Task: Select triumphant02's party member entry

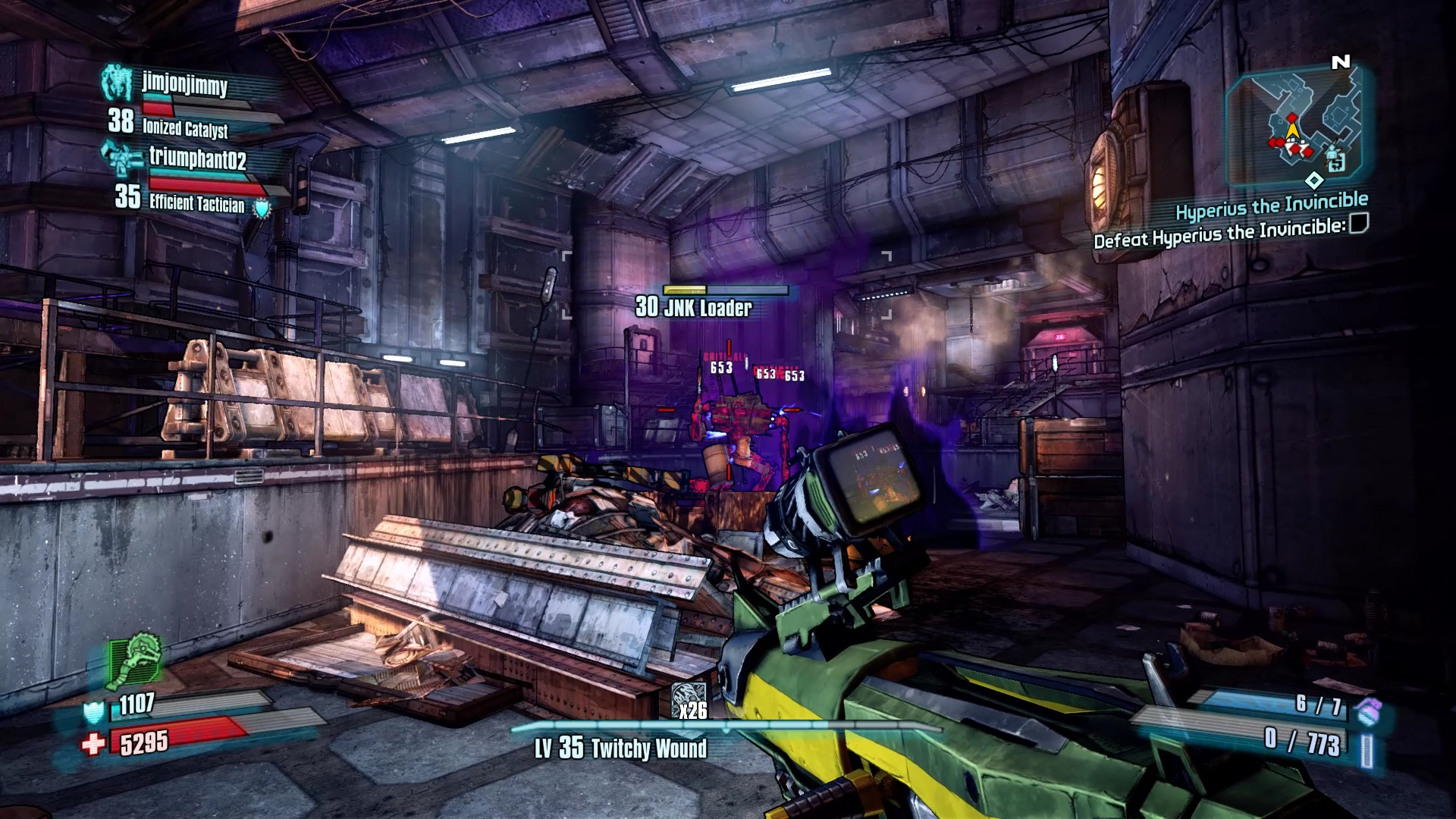Action: click(197, 159)
